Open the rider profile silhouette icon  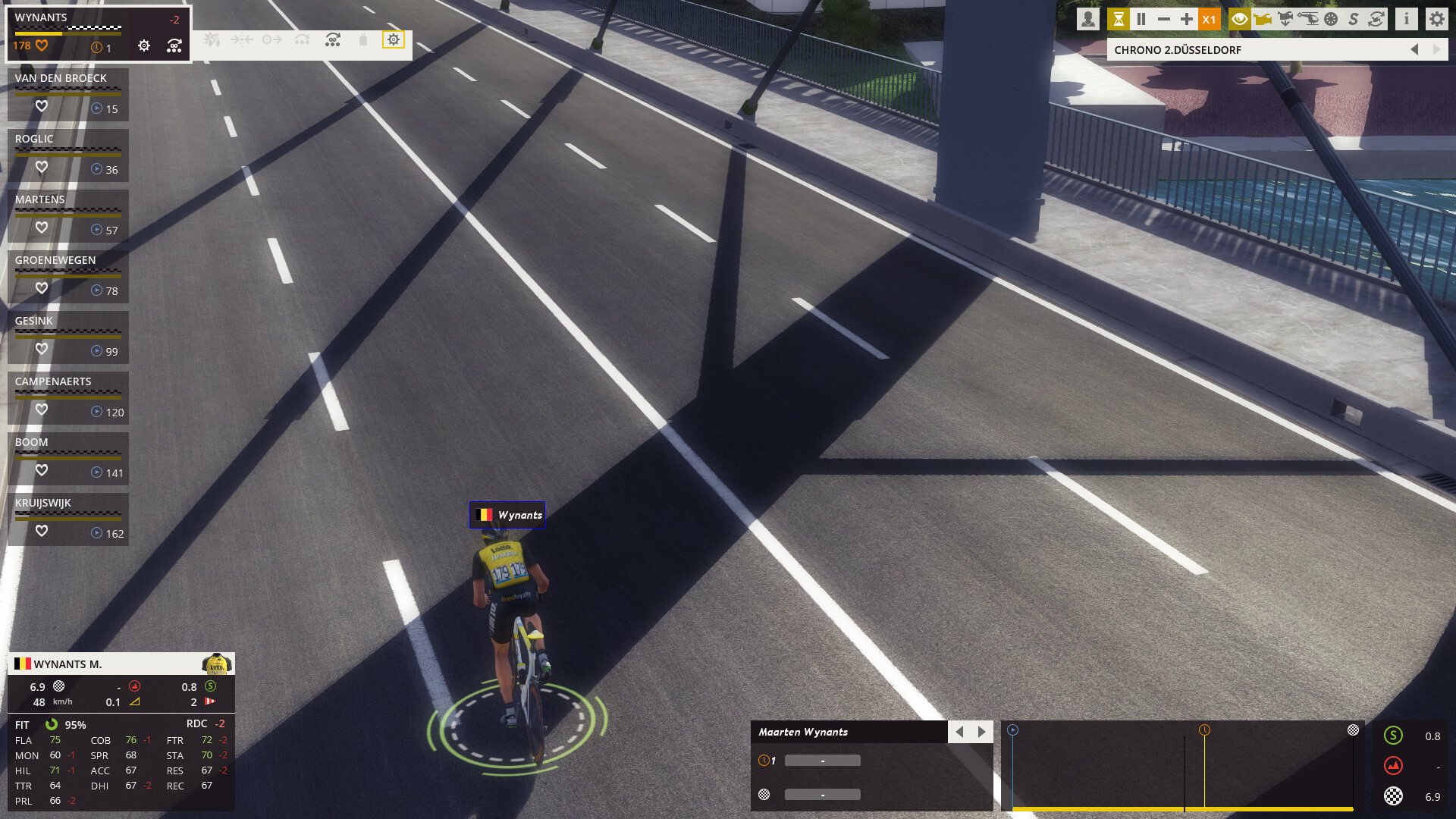(x=1087, y=20)
